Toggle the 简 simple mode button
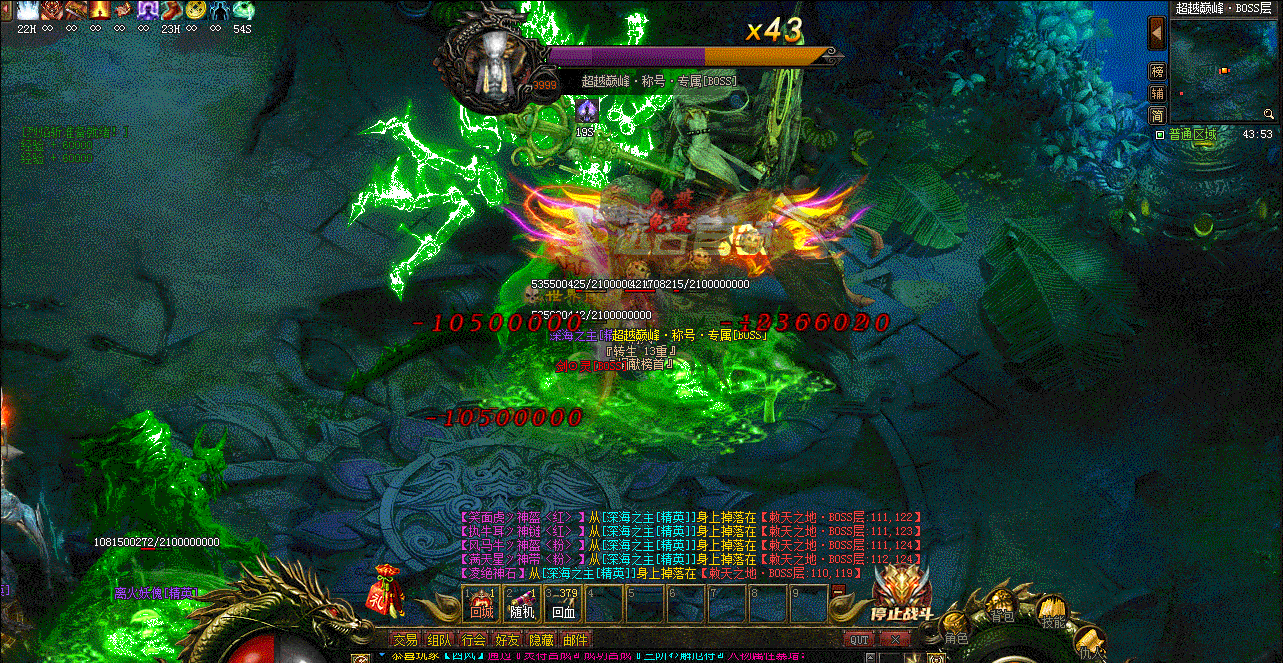1283x663 pixels. coord(1157,115)
